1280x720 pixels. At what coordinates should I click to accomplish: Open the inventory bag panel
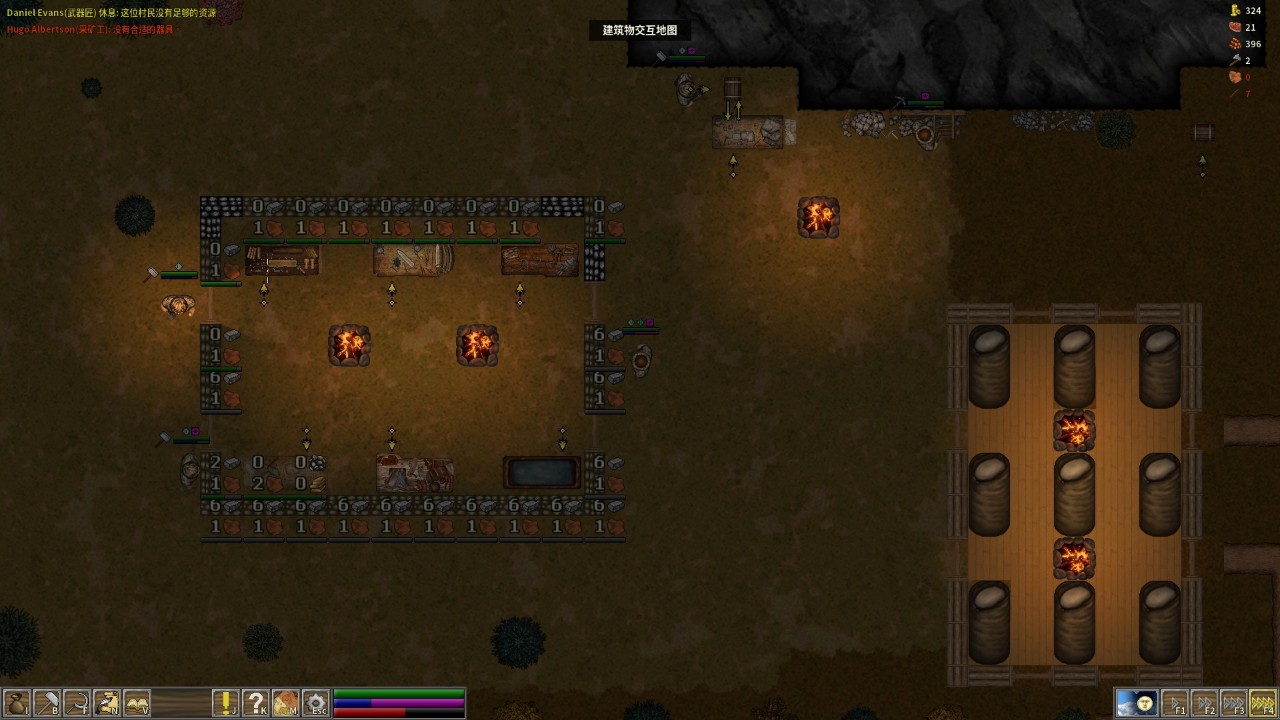[x=17, y=701]
